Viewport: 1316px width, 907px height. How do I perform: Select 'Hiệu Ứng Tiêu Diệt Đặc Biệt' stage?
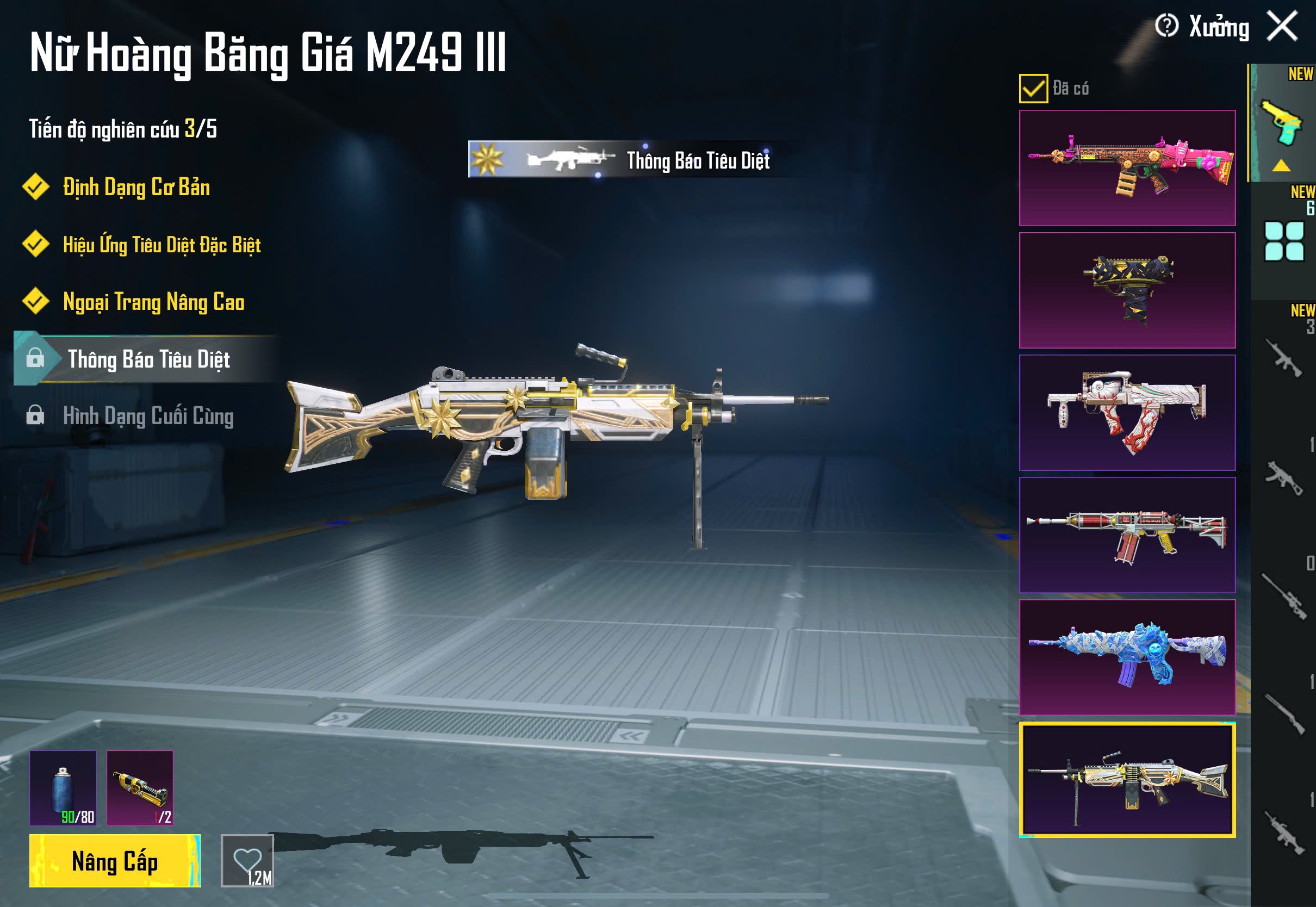click(x=162, y=245)
